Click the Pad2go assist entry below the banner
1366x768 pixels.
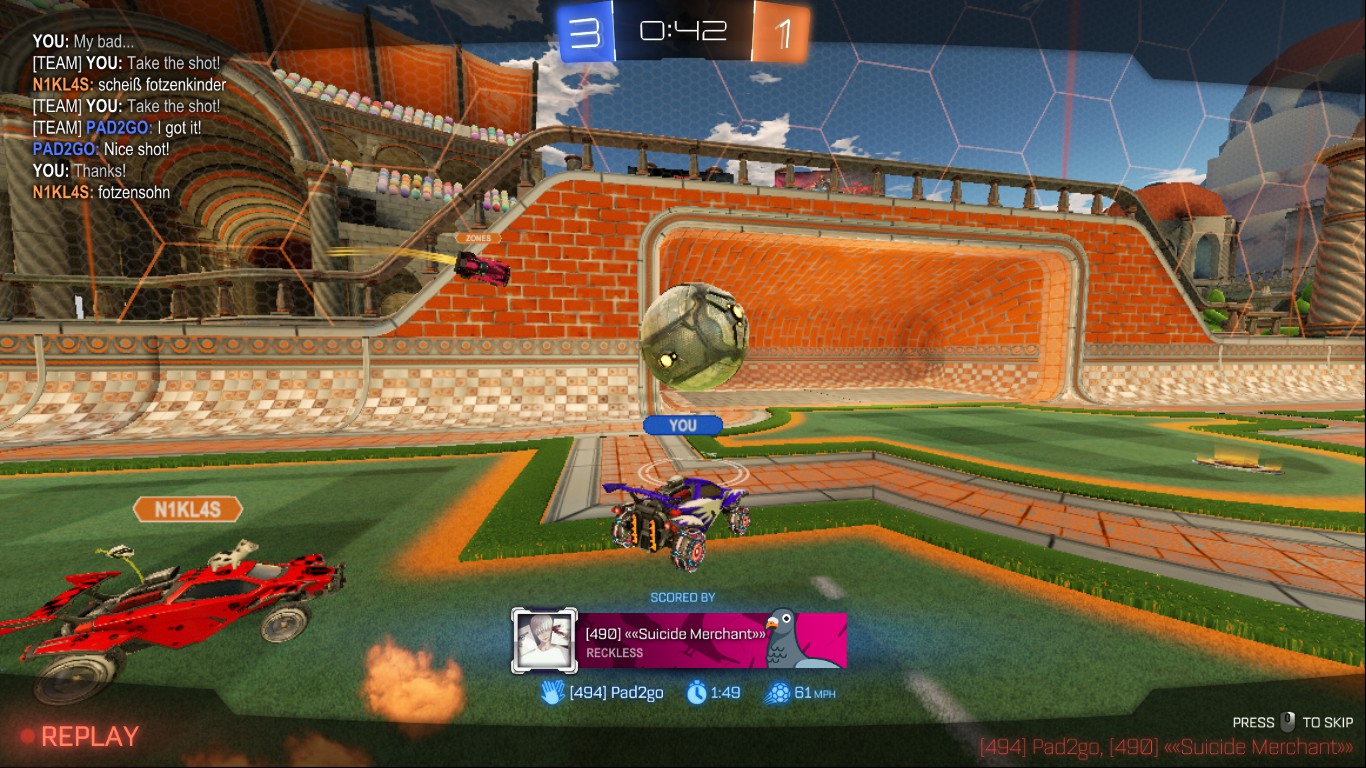point(602,693)
